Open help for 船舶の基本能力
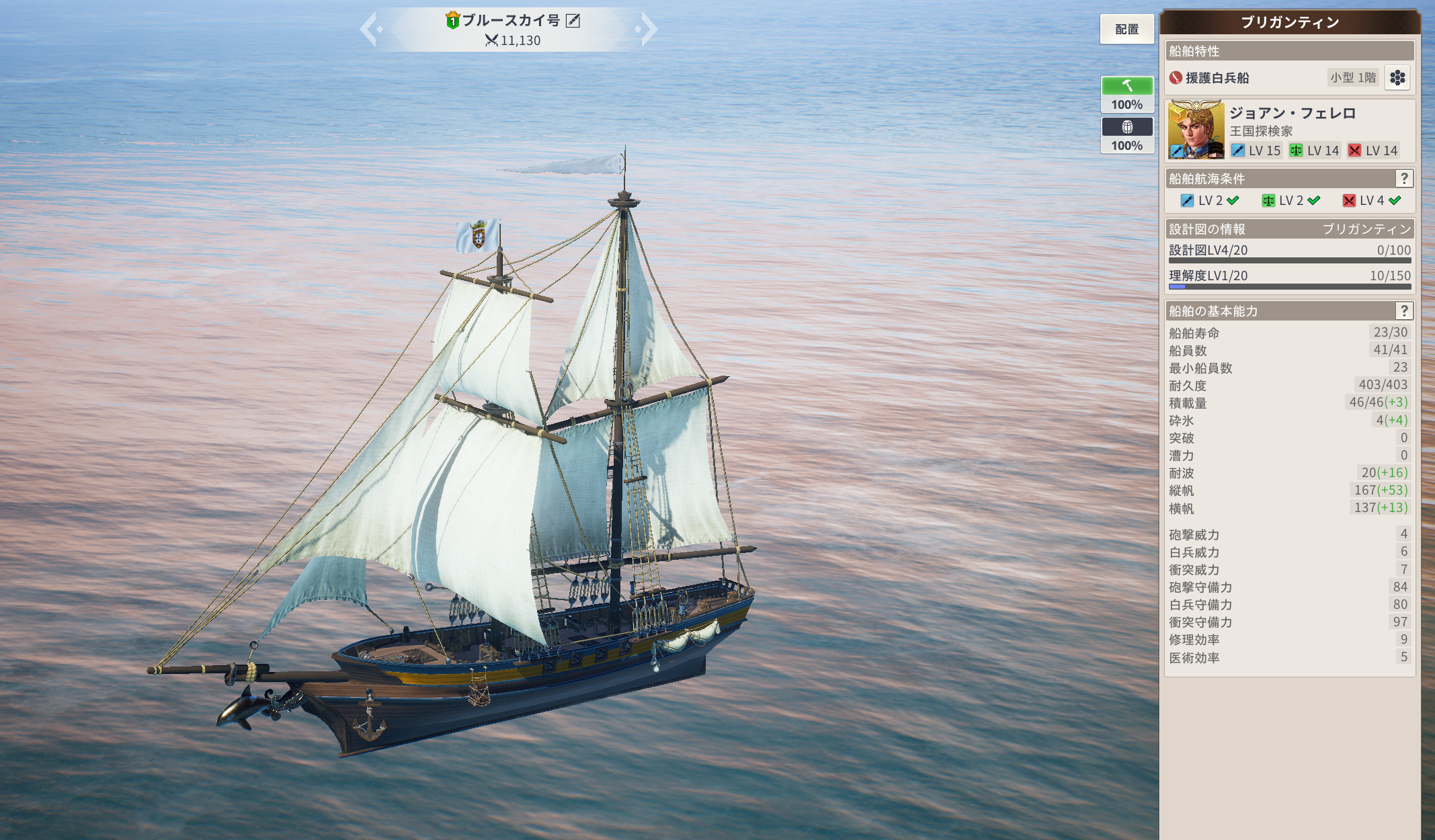1435x840 pixels. (x=1403, y=311)
